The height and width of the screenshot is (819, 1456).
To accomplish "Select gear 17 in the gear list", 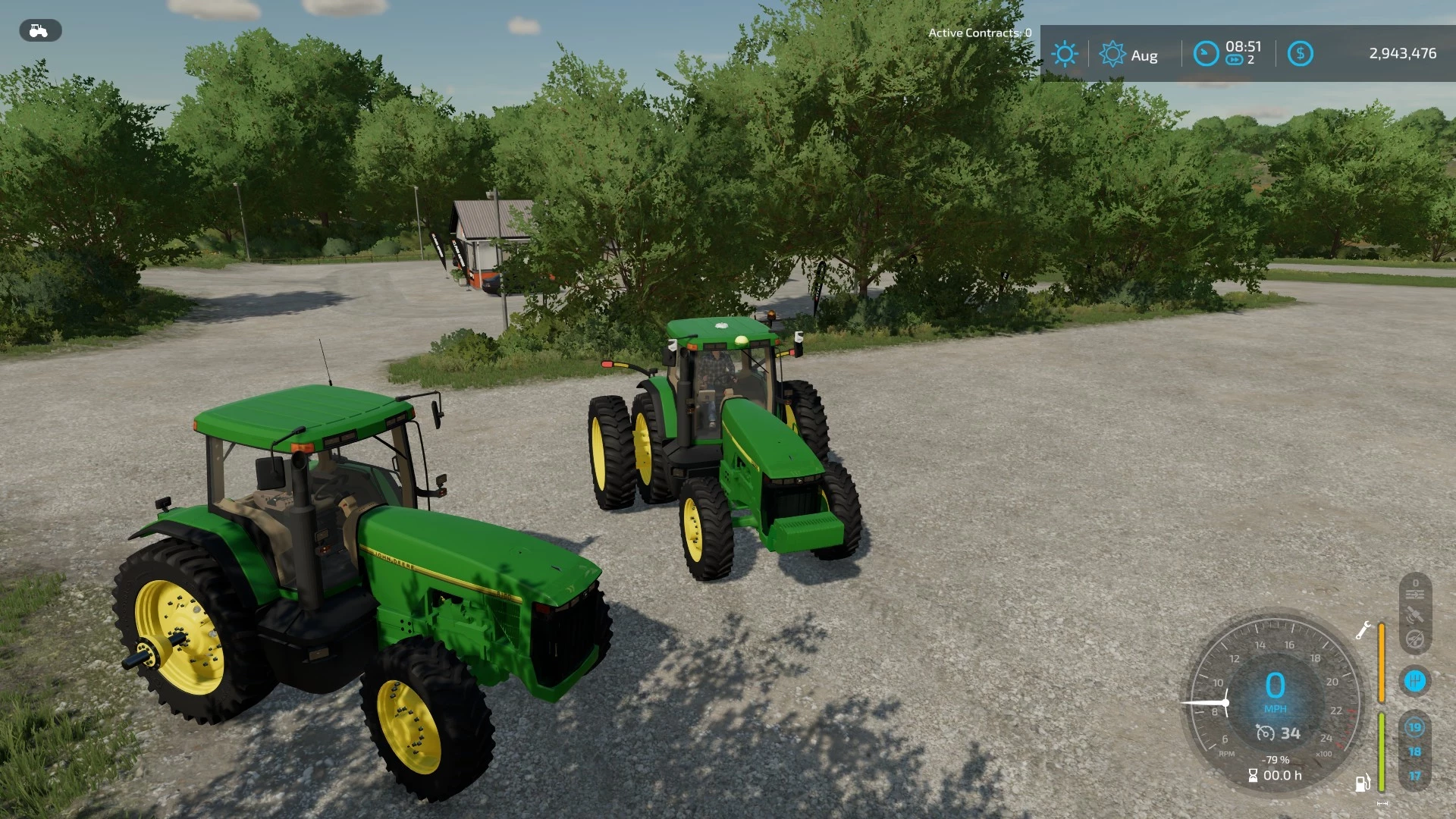I will [1415, 775].
